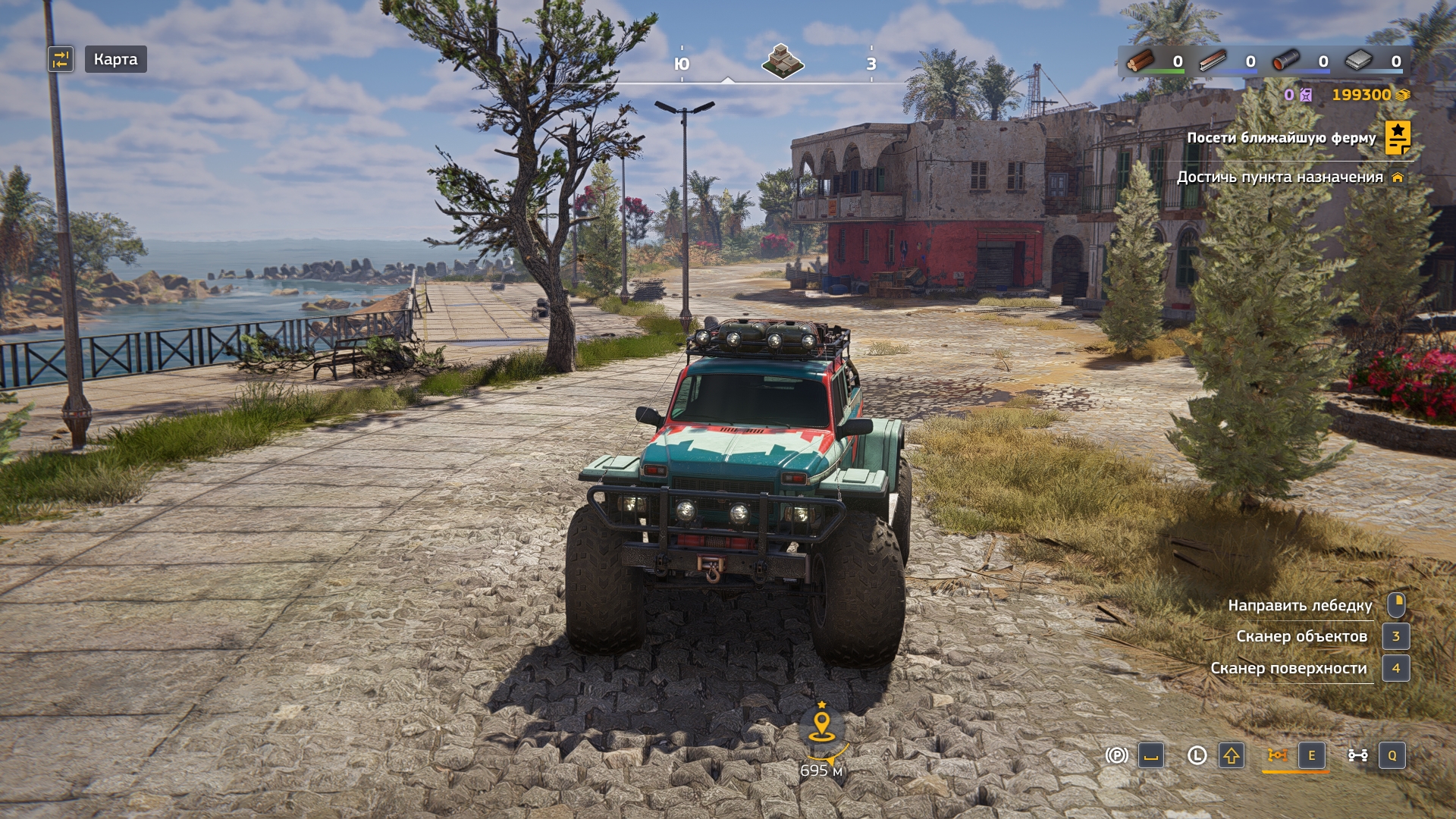
Task: Activate "Сканер объектов"
Action: tap(1301, 636)
